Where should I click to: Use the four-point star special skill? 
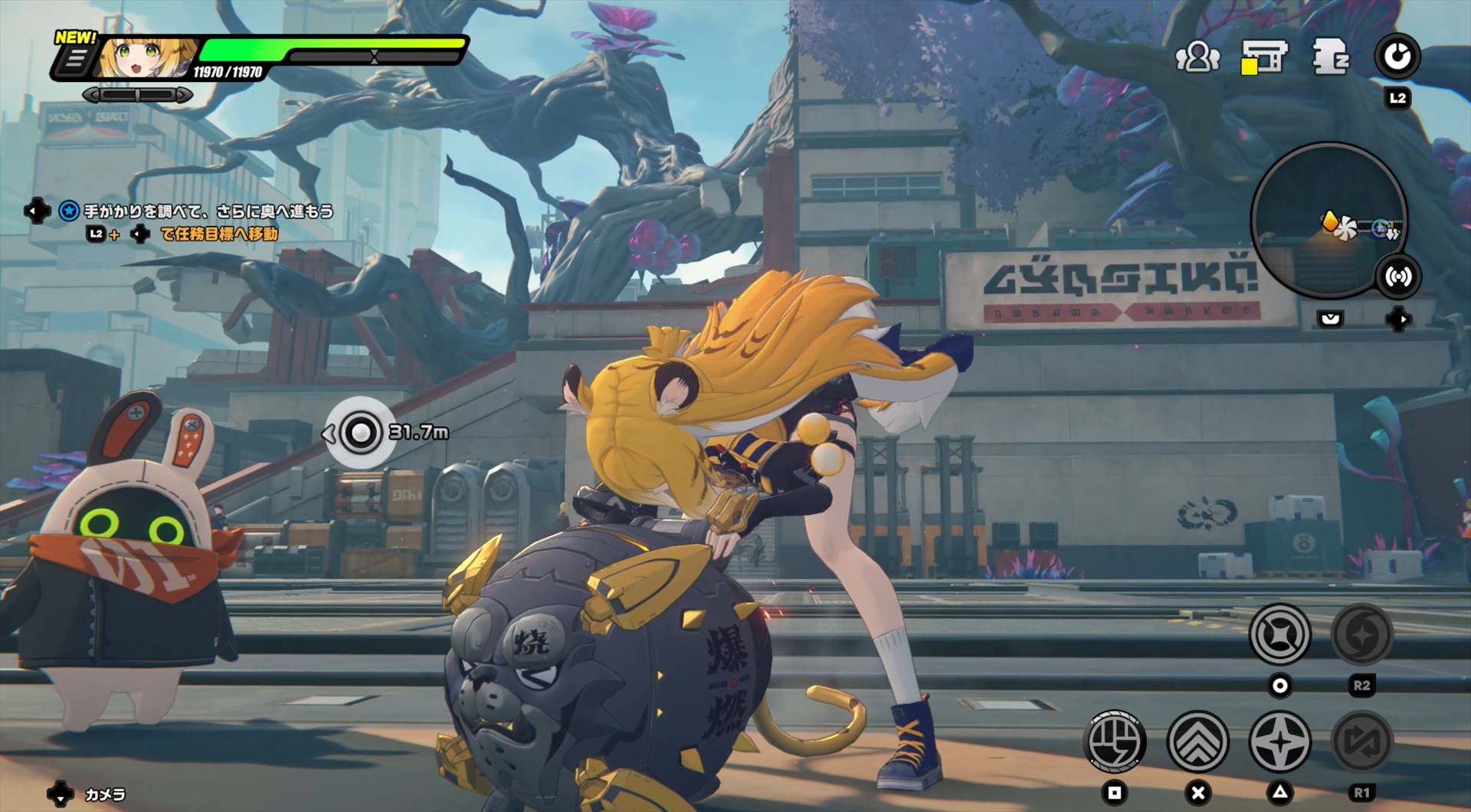[x=1279, y=742]
